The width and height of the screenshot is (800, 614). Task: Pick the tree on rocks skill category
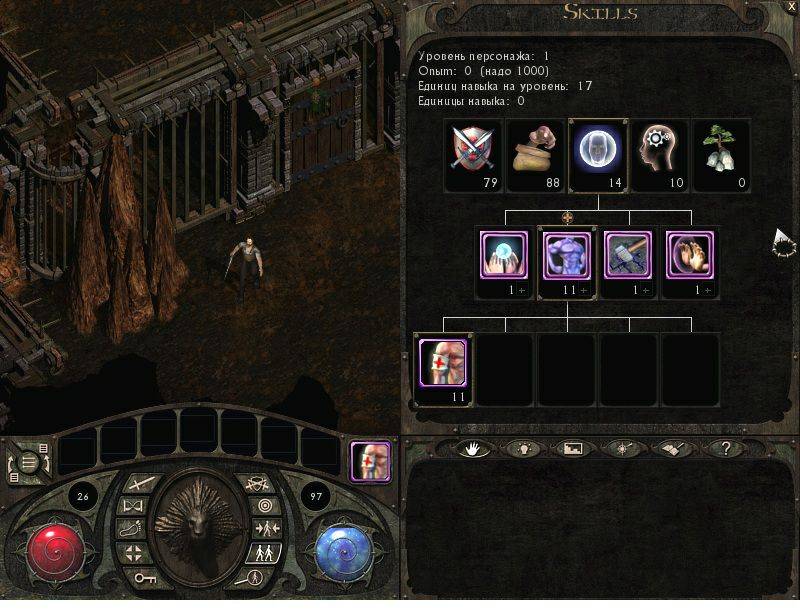[x=721, y=151]
